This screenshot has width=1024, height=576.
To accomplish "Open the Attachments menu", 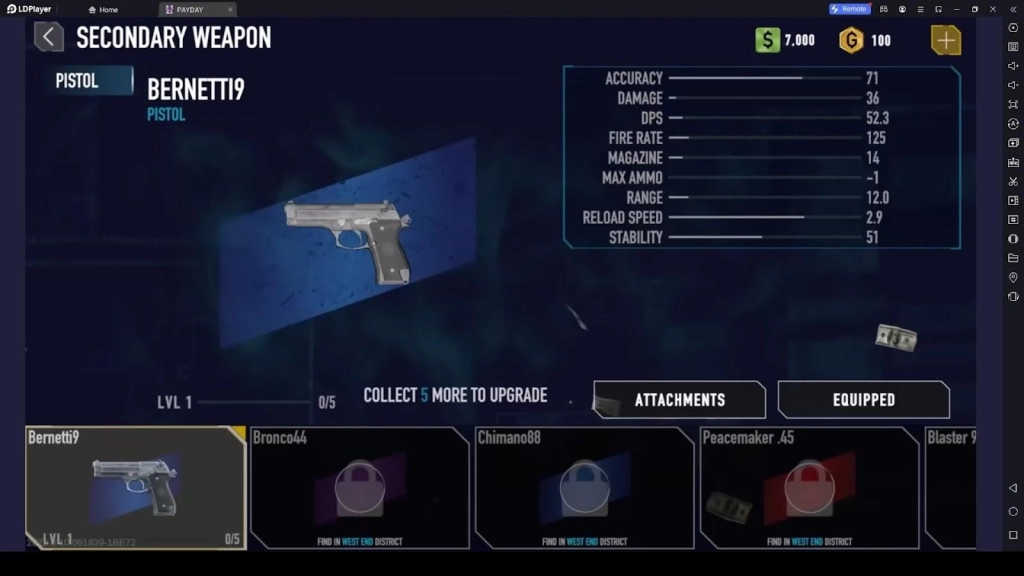I will click(680, 400).
